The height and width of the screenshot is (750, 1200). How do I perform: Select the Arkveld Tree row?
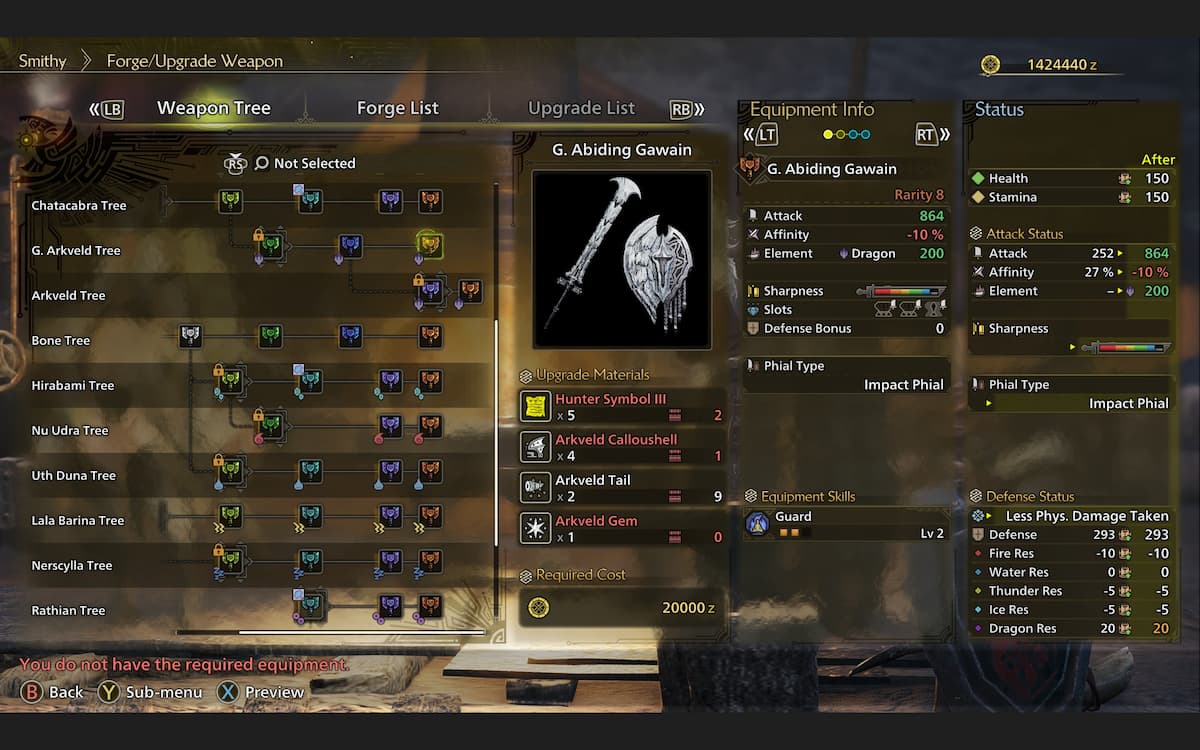pos(68,296)
